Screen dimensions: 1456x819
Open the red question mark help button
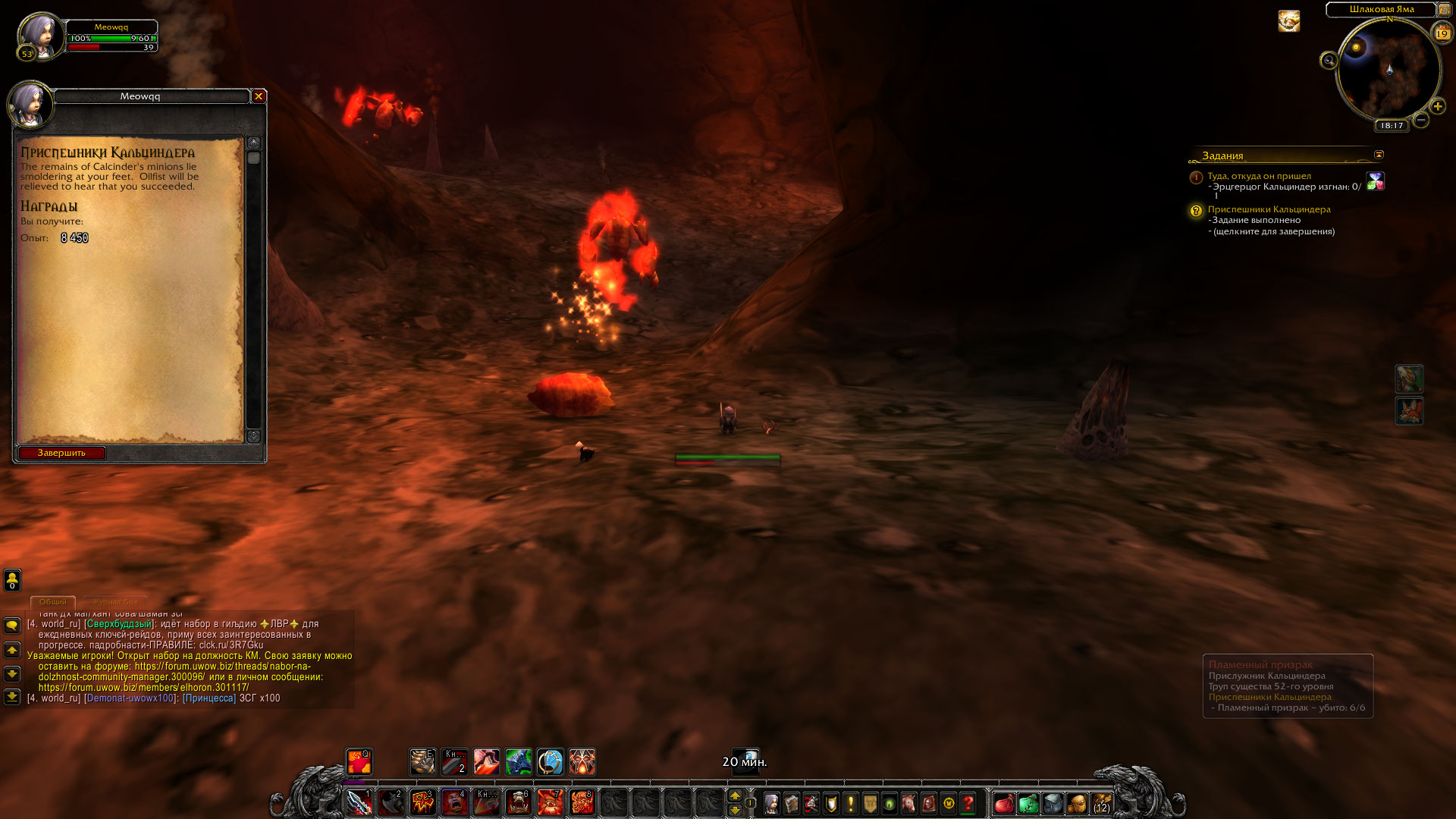pos(968,803)
